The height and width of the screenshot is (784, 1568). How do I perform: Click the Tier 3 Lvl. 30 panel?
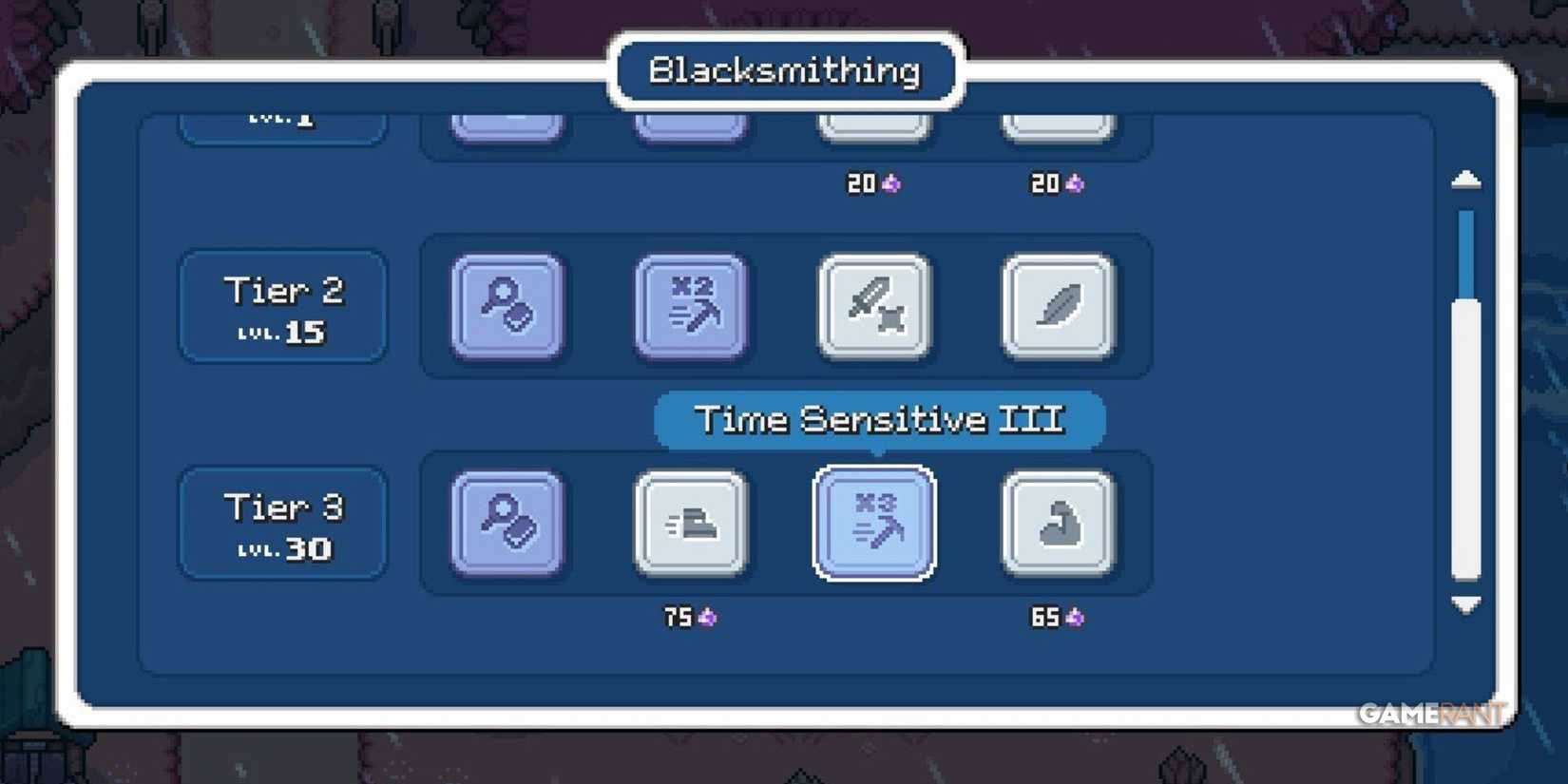point(281,522)
